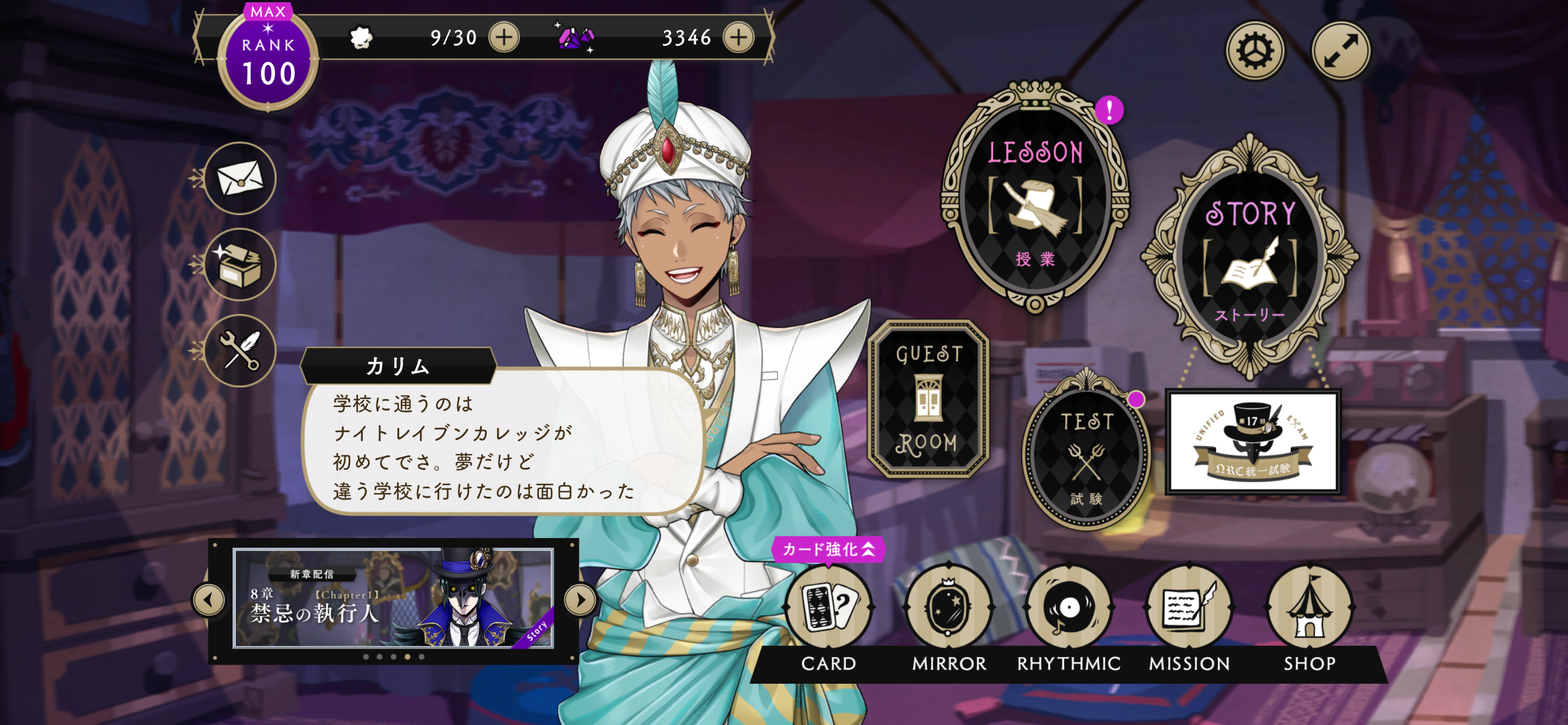Open the MISSION list
The height and width of the screenshot is (725, 1568).
(1189, 609)
